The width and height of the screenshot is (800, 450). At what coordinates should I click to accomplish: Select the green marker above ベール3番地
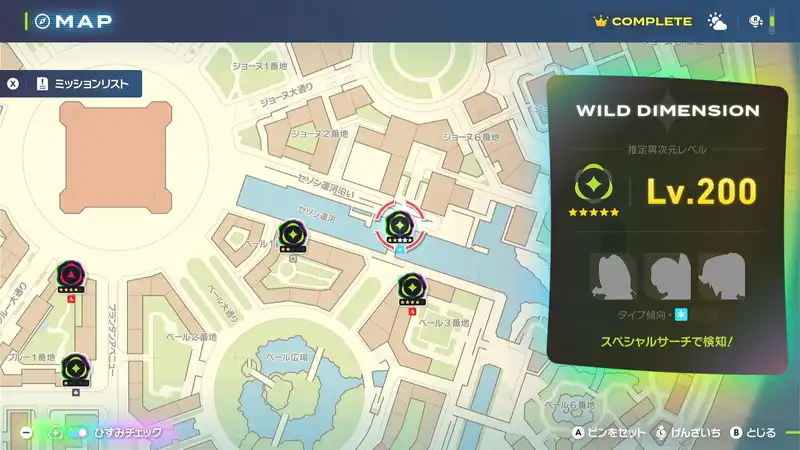[x=411, y=287]
